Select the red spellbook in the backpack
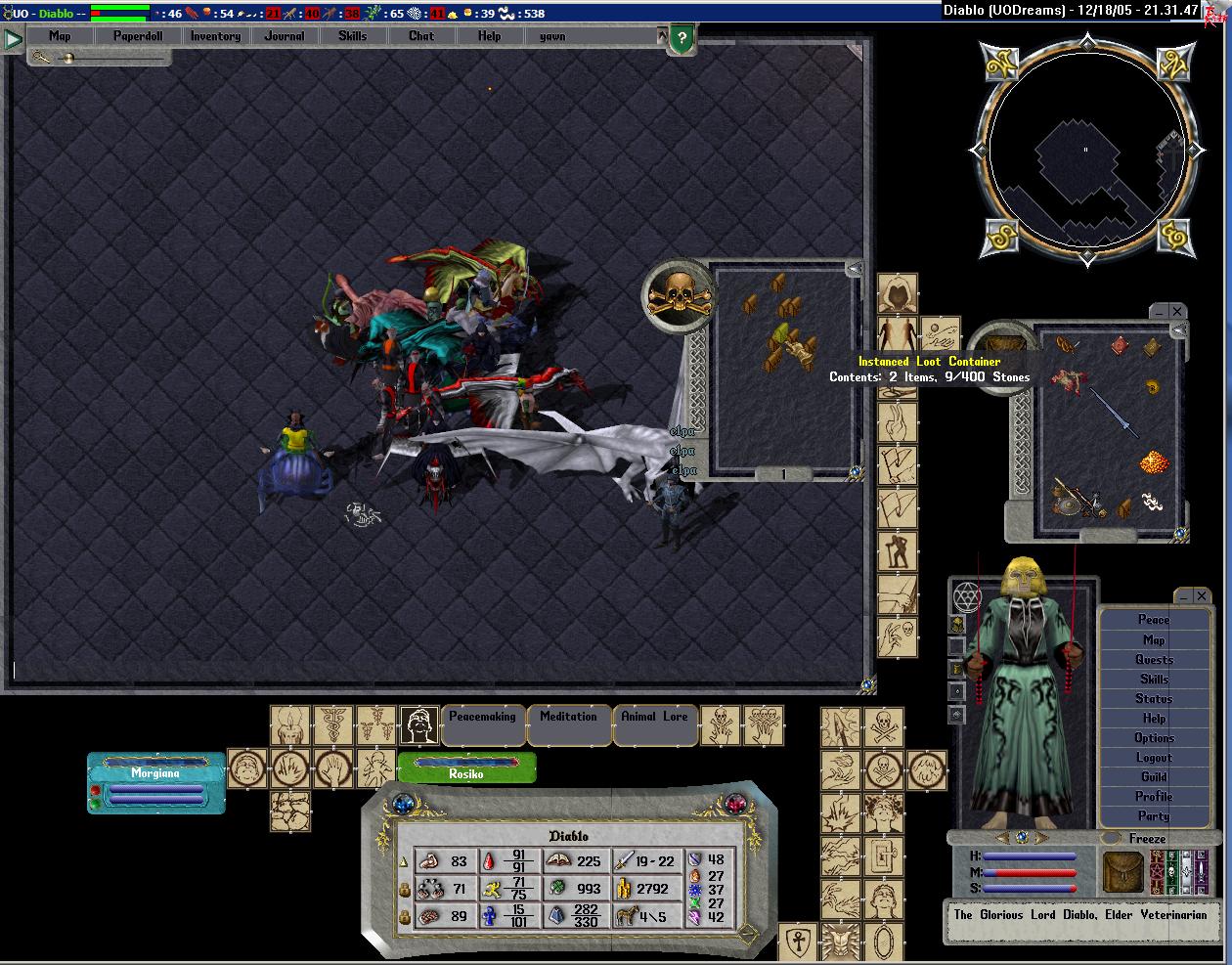 coord(1119,345)
